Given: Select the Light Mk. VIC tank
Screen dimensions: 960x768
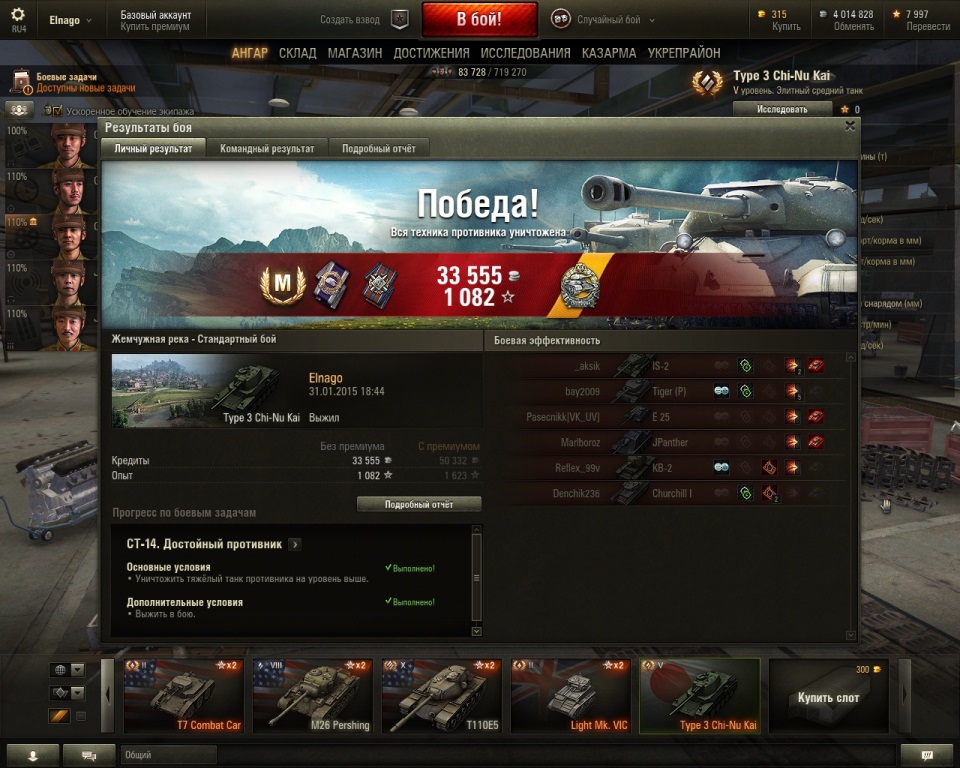Looking at the screenshot, I should (570, 696).
